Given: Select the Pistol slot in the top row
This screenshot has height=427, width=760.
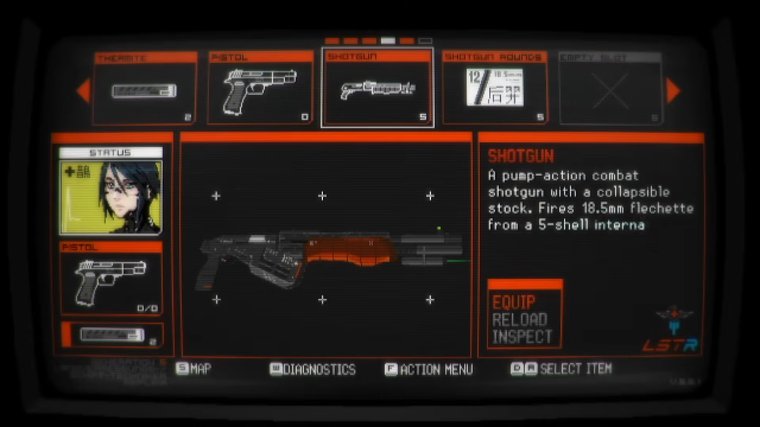Looking at the screenshot, I should (x=261, y=89).
